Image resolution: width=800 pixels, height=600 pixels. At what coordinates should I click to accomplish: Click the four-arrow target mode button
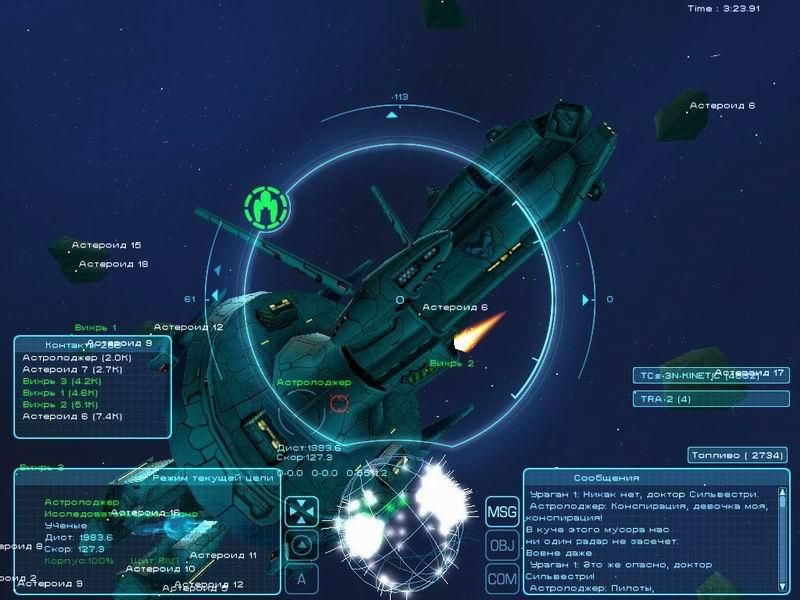click(301, 512)
